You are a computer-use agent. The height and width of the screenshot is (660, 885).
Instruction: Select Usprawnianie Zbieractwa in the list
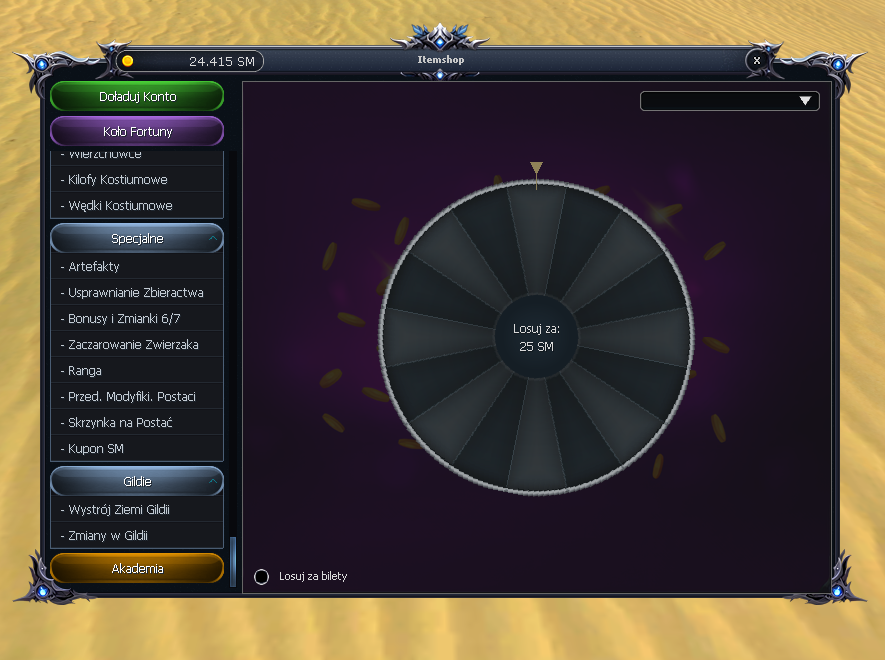pos(136,293)
